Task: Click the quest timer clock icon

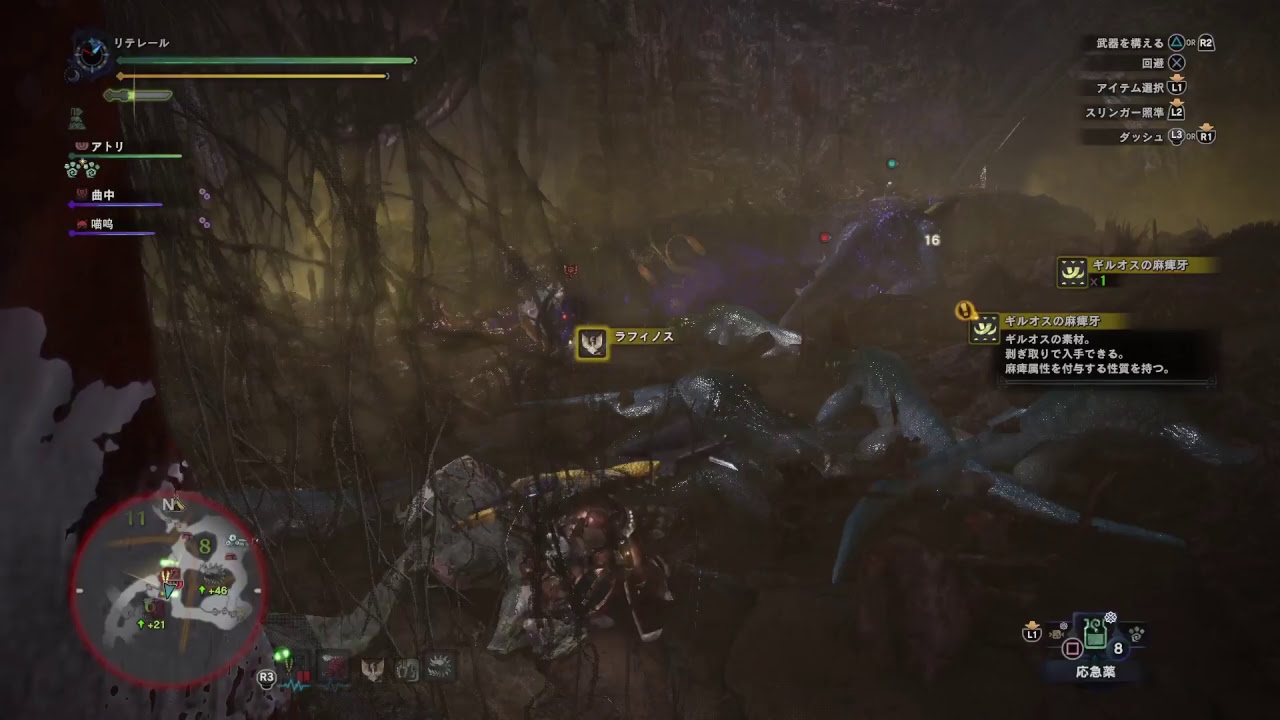Action: coord(92,54)
